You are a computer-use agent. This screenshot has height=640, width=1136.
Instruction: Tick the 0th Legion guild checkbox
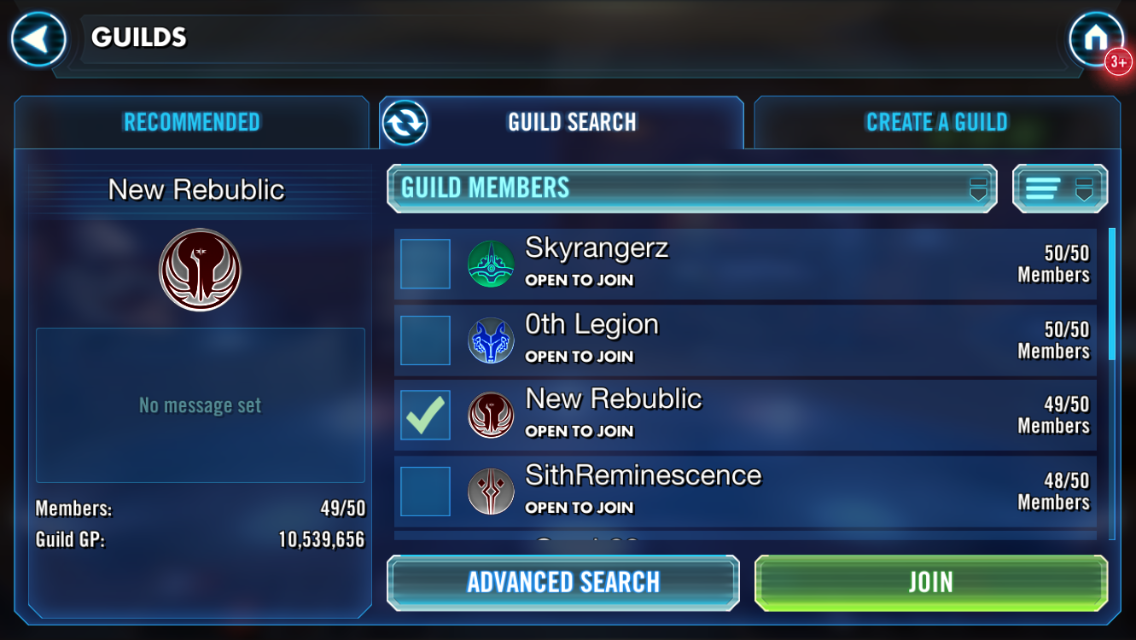425,340
